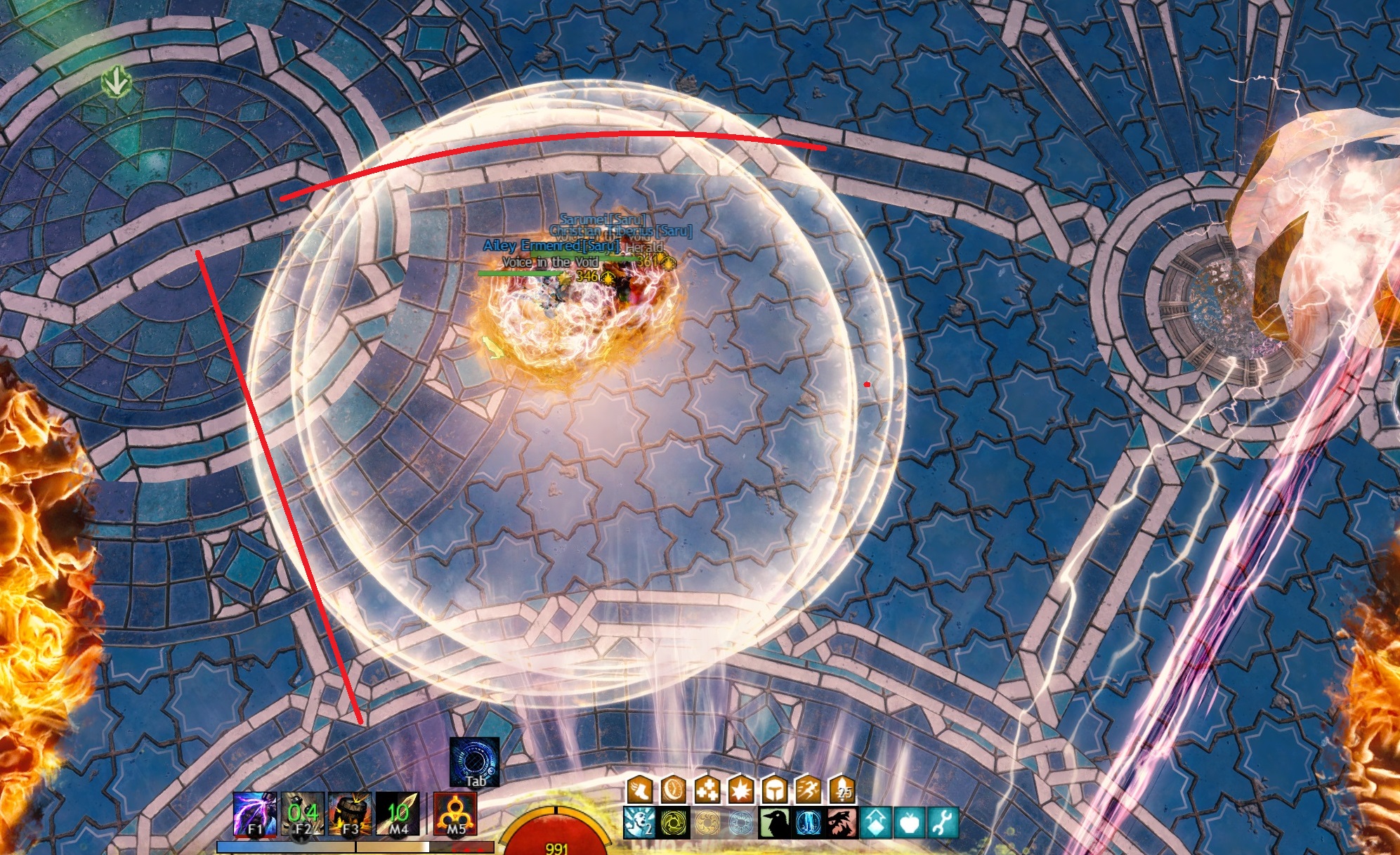Image resolution: width=1400 pixels, height=855 pixels.
Task: Select the teal apple food buff icon
Action: pos(910,823)
